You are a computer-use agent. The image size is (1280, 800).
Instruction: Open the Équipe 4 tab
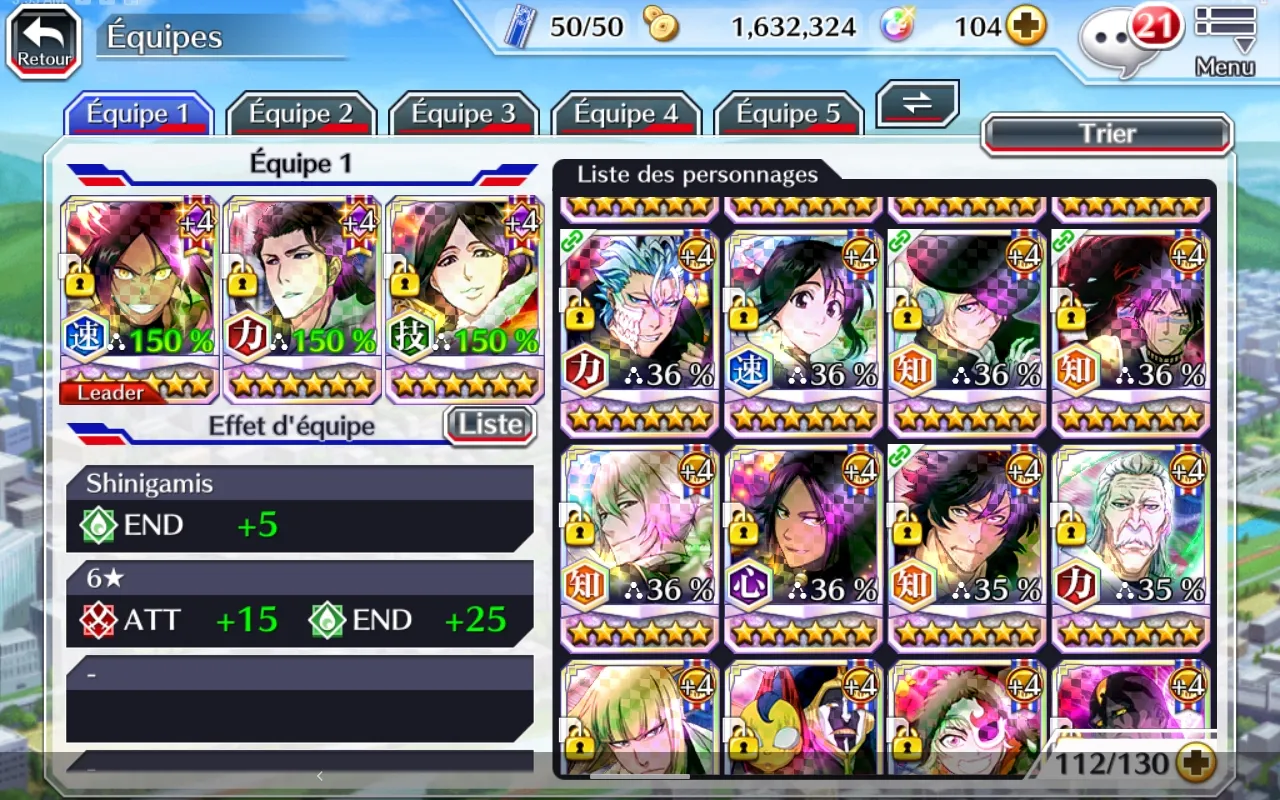627,114
